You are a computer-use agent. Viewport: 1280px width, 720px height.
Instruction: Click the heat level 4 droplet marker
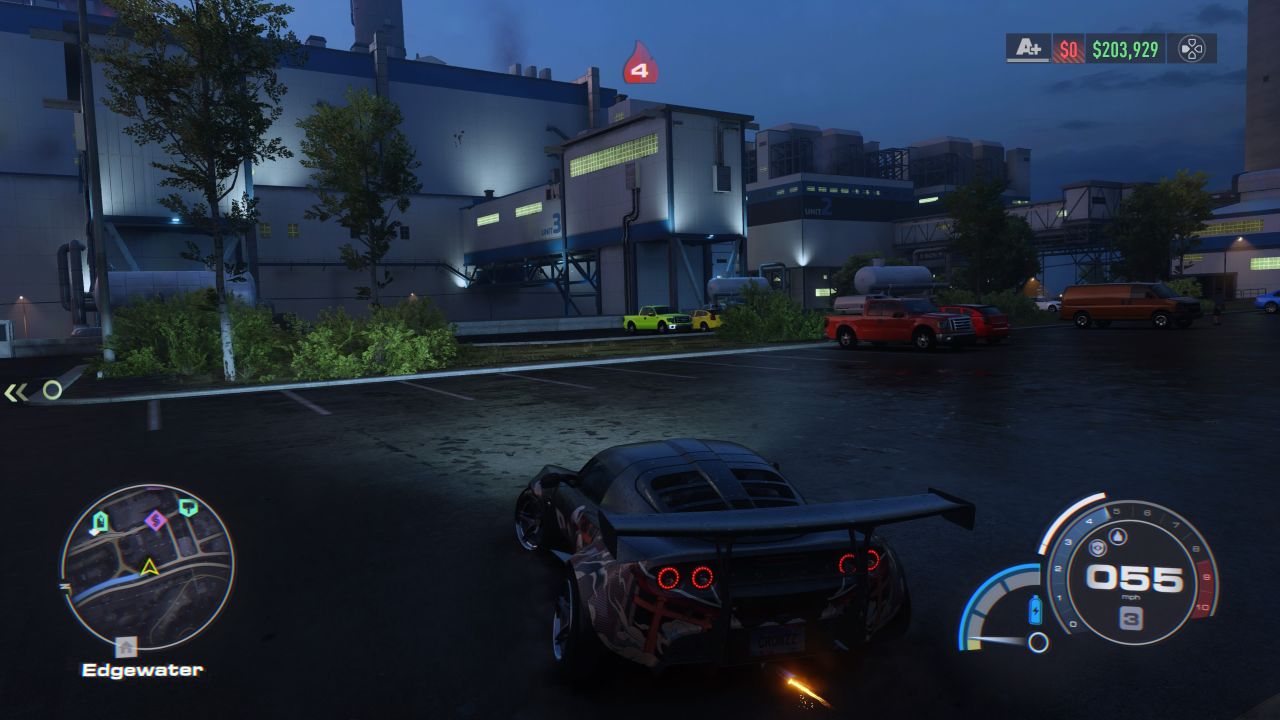coord(639,62)
